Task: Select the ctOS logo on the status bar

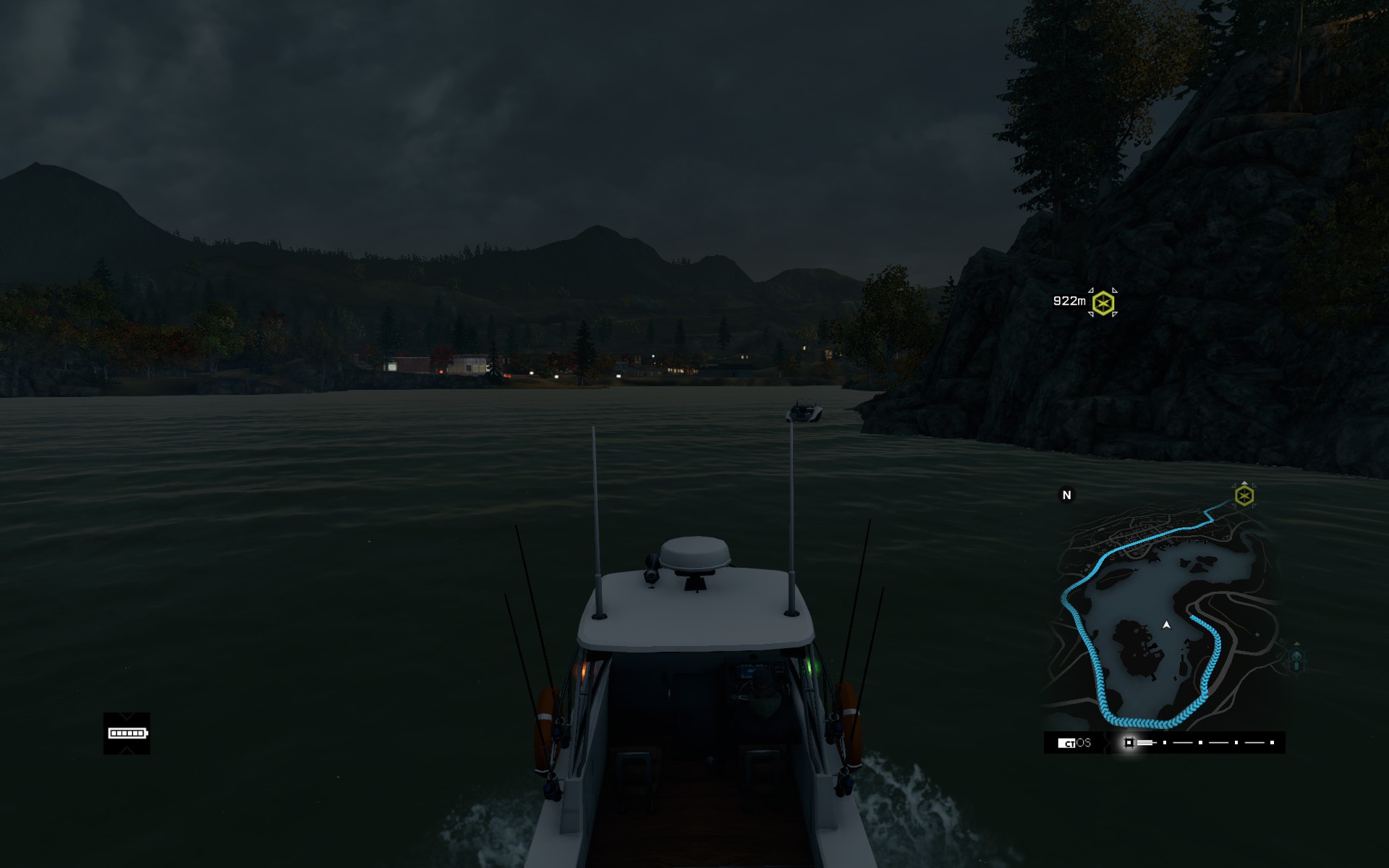Action: tap(1074, 743)
